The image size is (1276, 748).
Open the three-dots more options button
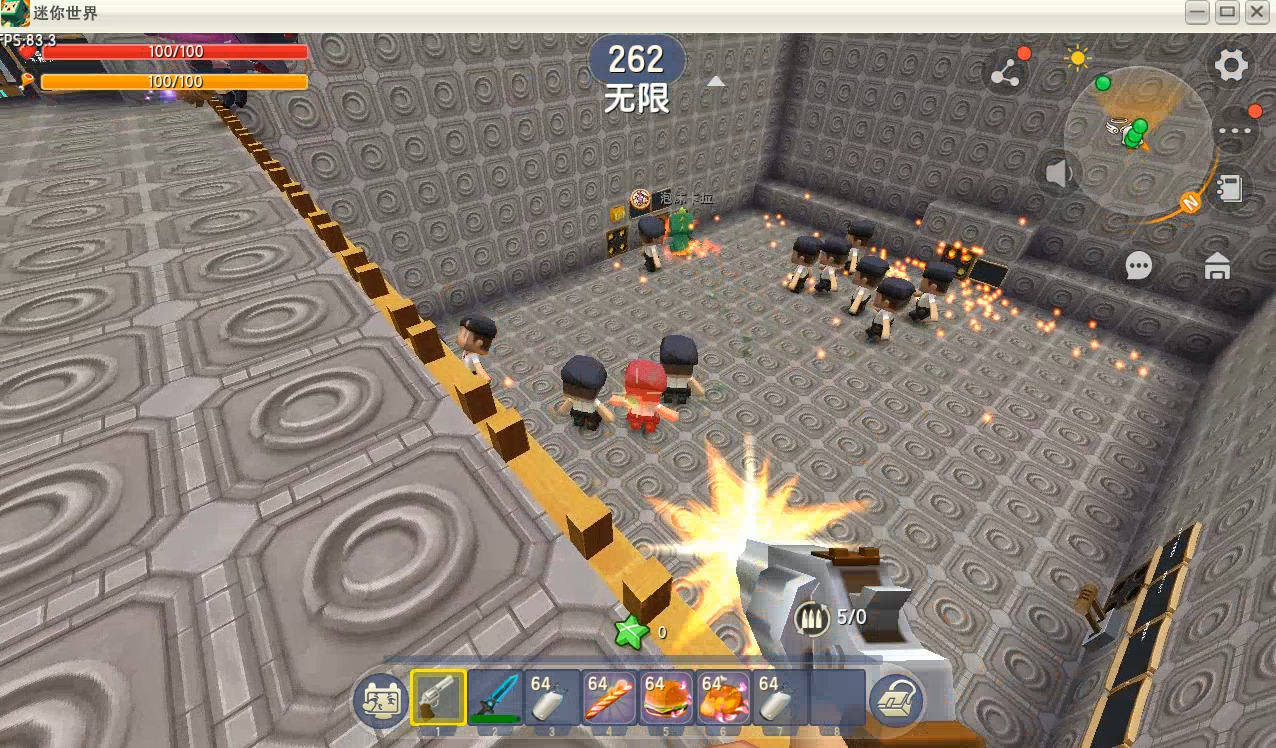click(1236, 130)
